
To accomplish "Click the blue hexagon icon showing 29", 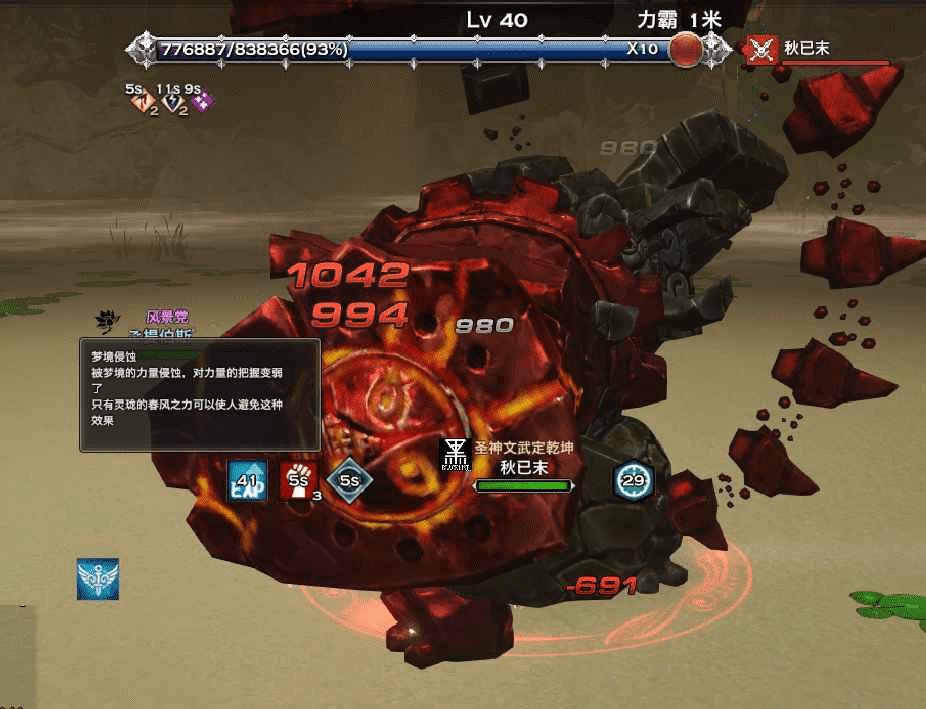I will point(633,481).
